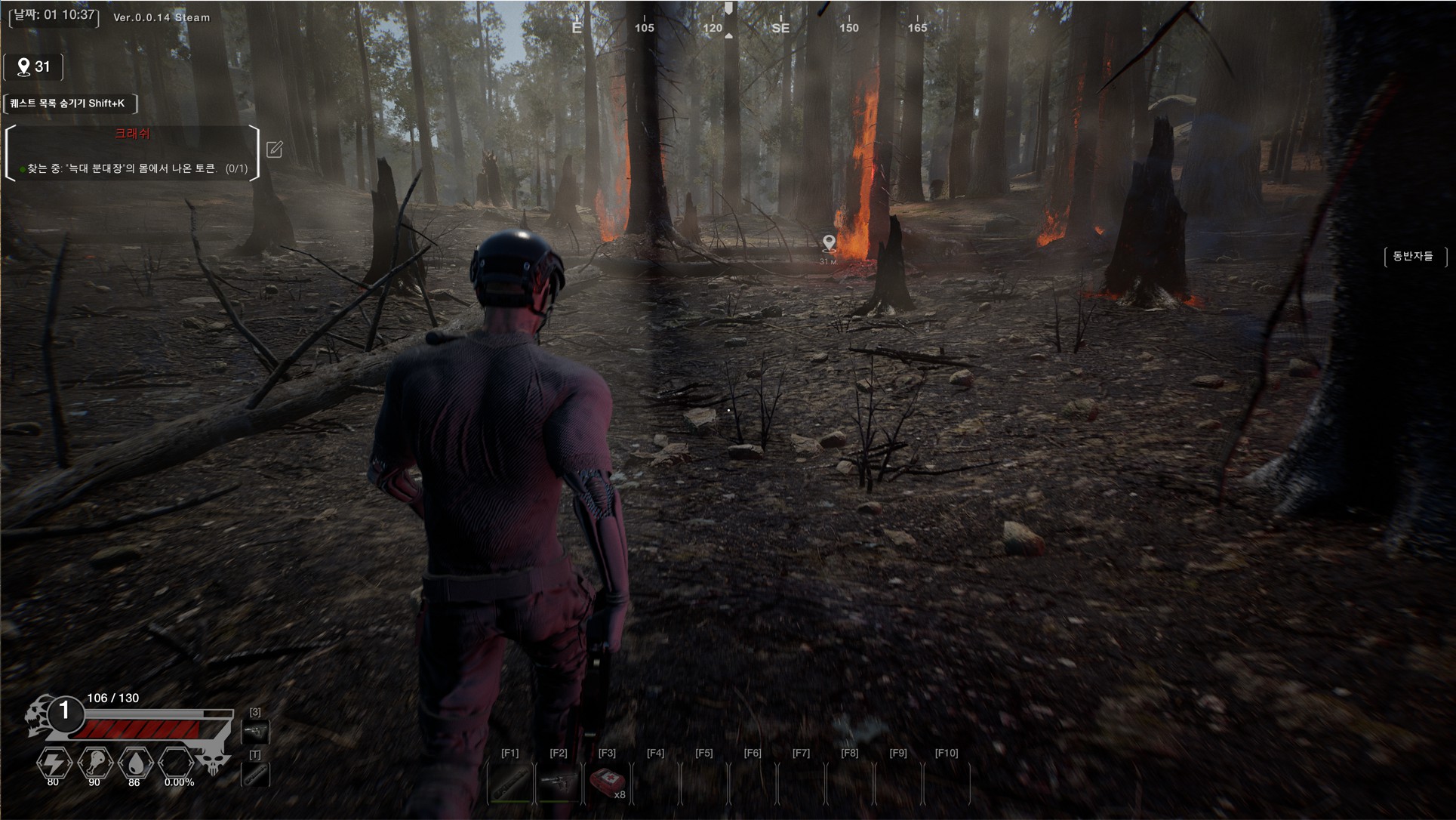This screenshot has height=820, width=1456.
Task: Select the pistol weapon slot marked [3]
Action: [x=255, y=731]
